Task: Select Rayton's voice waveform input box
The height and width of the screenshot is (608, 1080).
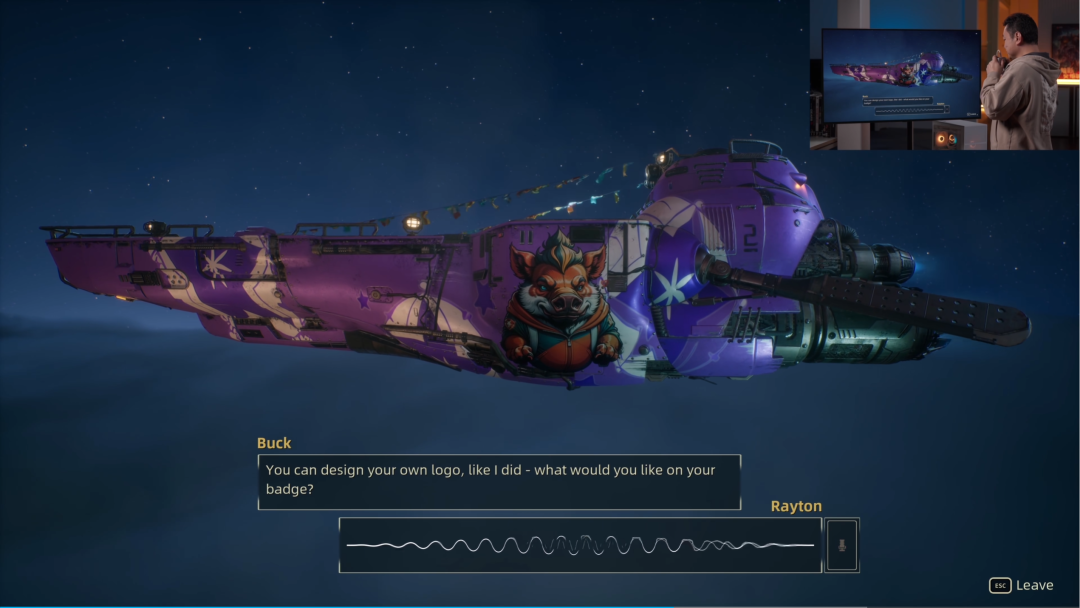Action: 580,545
